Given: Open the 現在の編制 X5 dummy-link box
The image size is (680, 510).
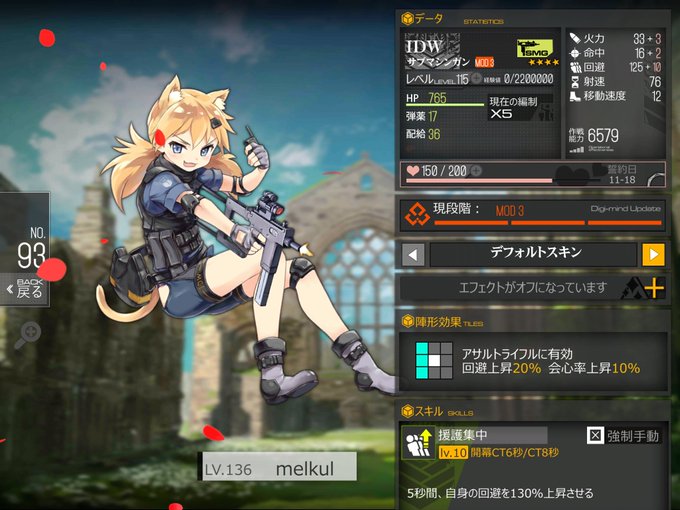Looking at the screenshot, I should coord(518,109).
